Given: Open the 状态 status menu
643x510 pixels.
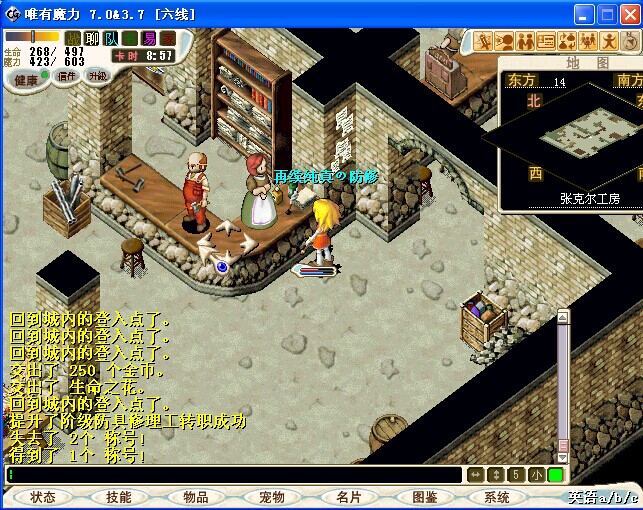Looking at the screenshot, I should [x=43, y=497].
